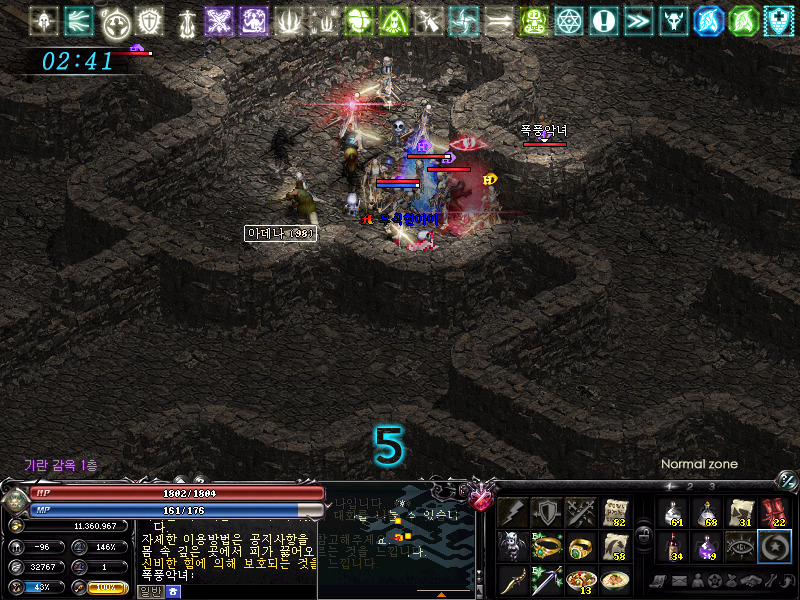
Task: Use the shield skill in hotbar
Action: point(547,513)
